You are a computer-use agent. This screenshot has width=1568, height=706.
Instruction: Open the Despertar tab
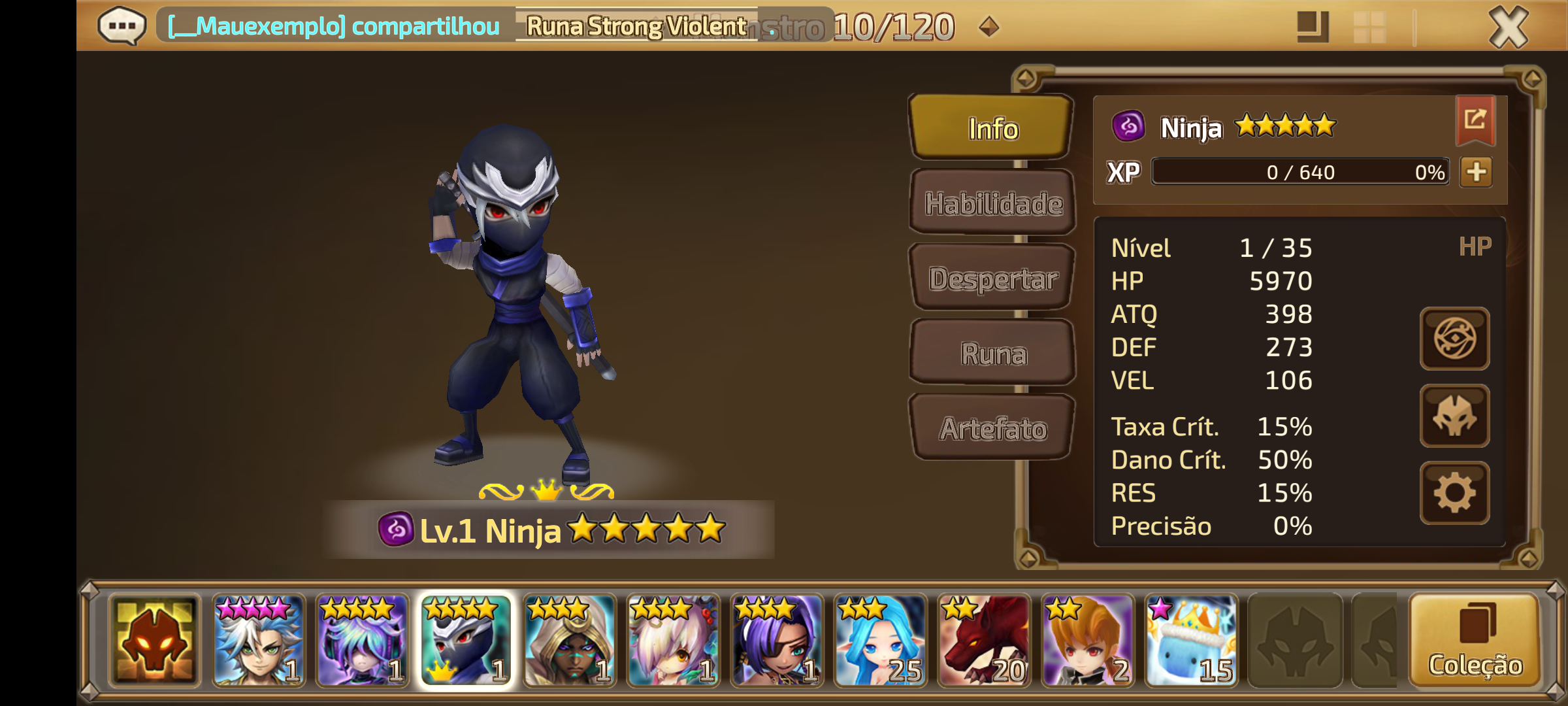[x=992, y=278]
